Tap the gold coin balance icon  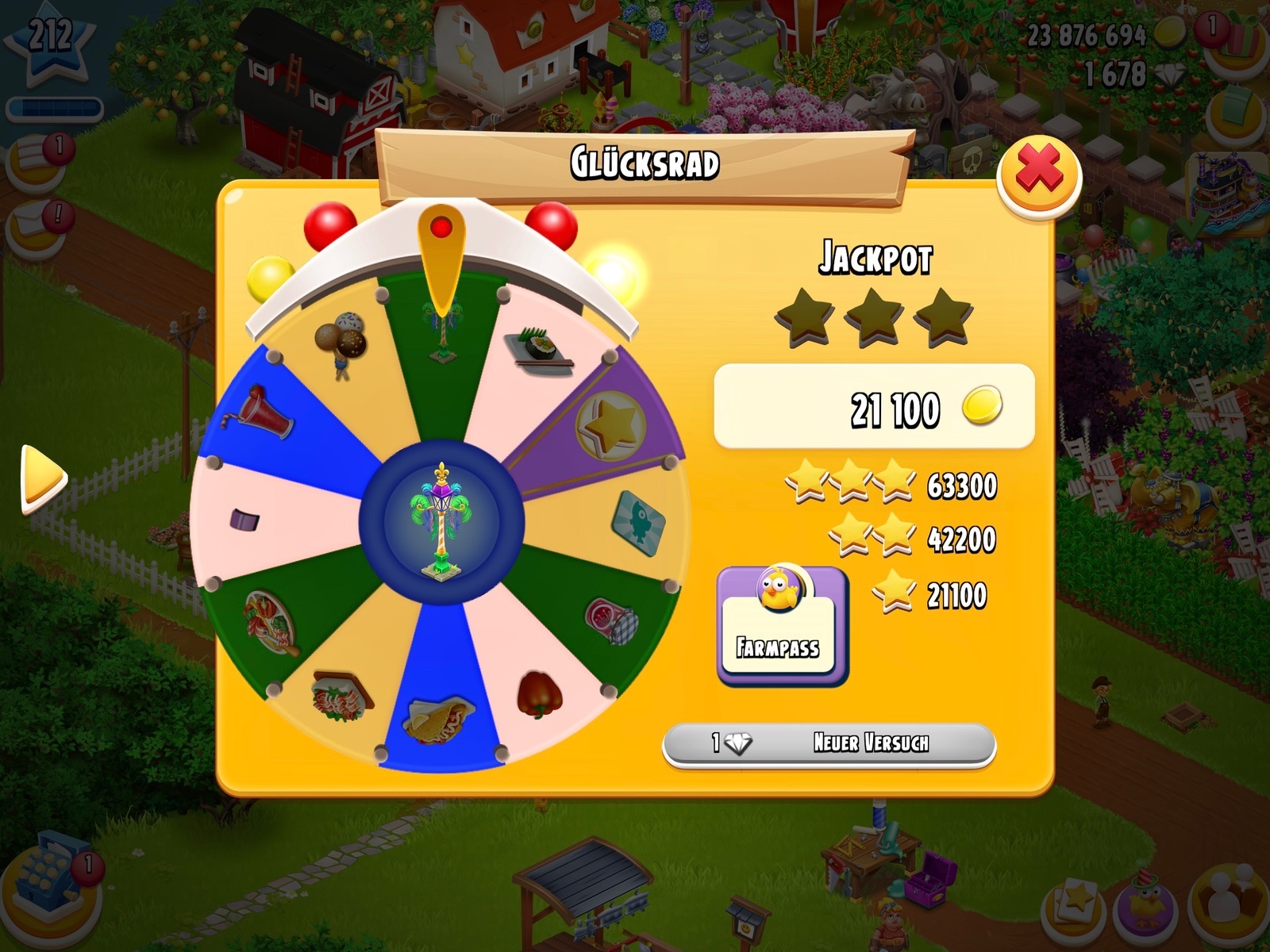[x=1169, y=33]
